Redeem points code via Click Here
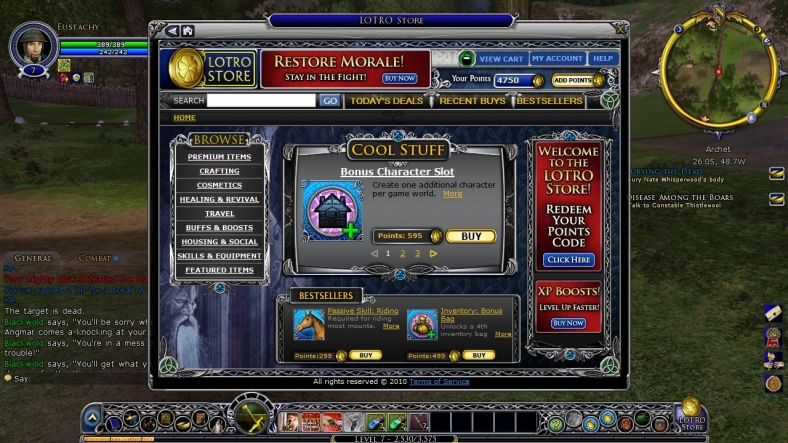The image size is (788, 443). [x=568, y=260]
